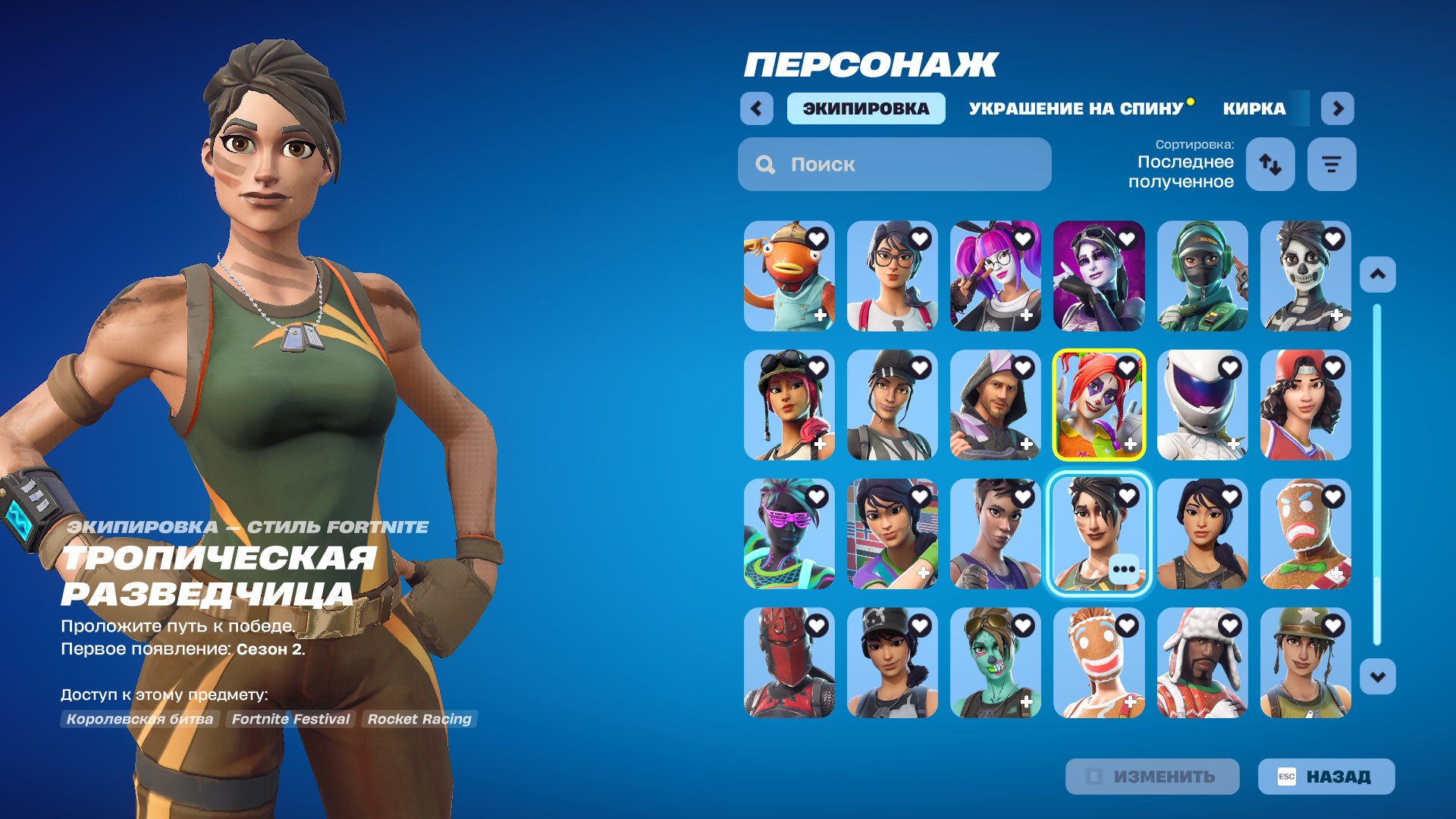Open the Red Knight outfit
This screenshot has width=1456, height=819.
tap(789, 661)
